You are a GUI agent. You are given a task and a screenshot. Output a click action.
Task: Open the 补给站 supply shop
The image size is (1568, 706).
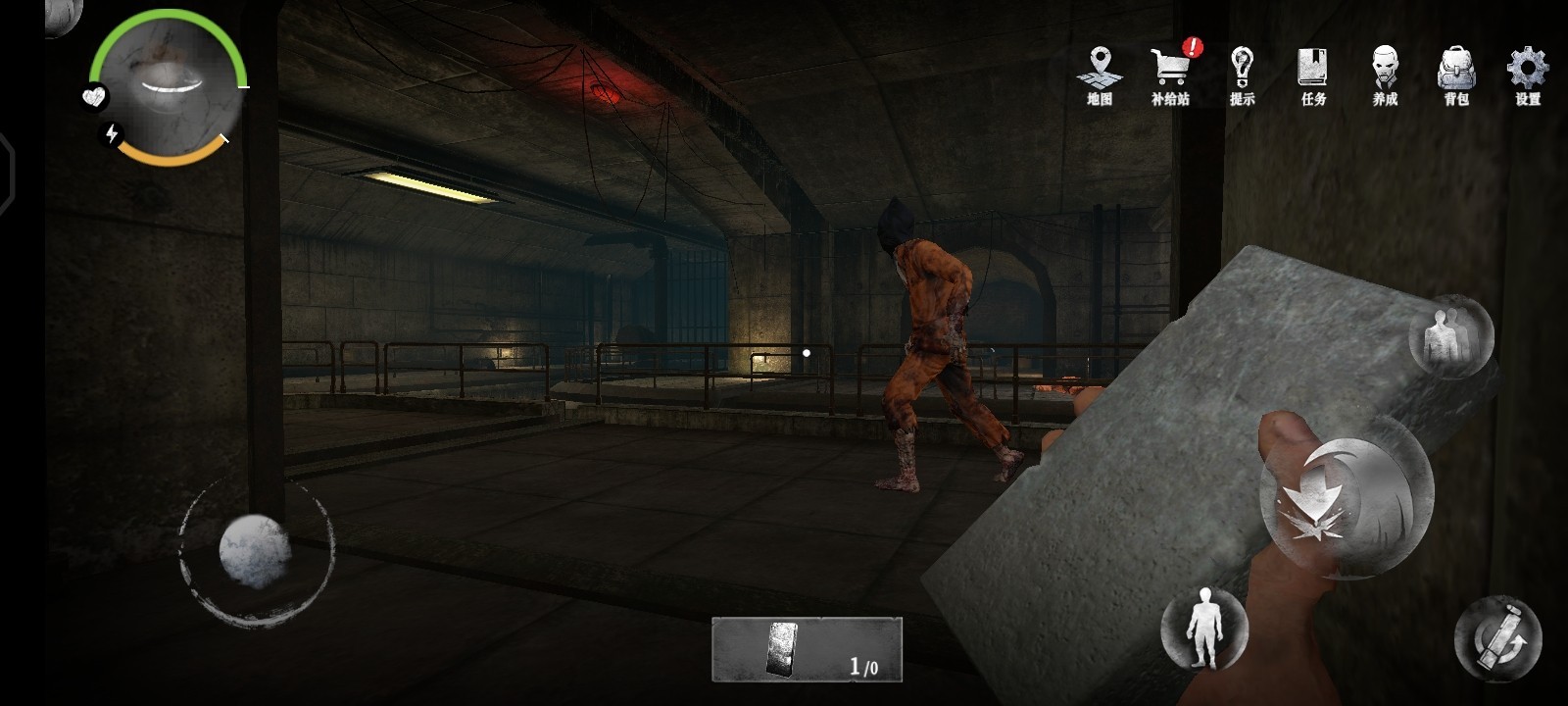pos(1170,75)
